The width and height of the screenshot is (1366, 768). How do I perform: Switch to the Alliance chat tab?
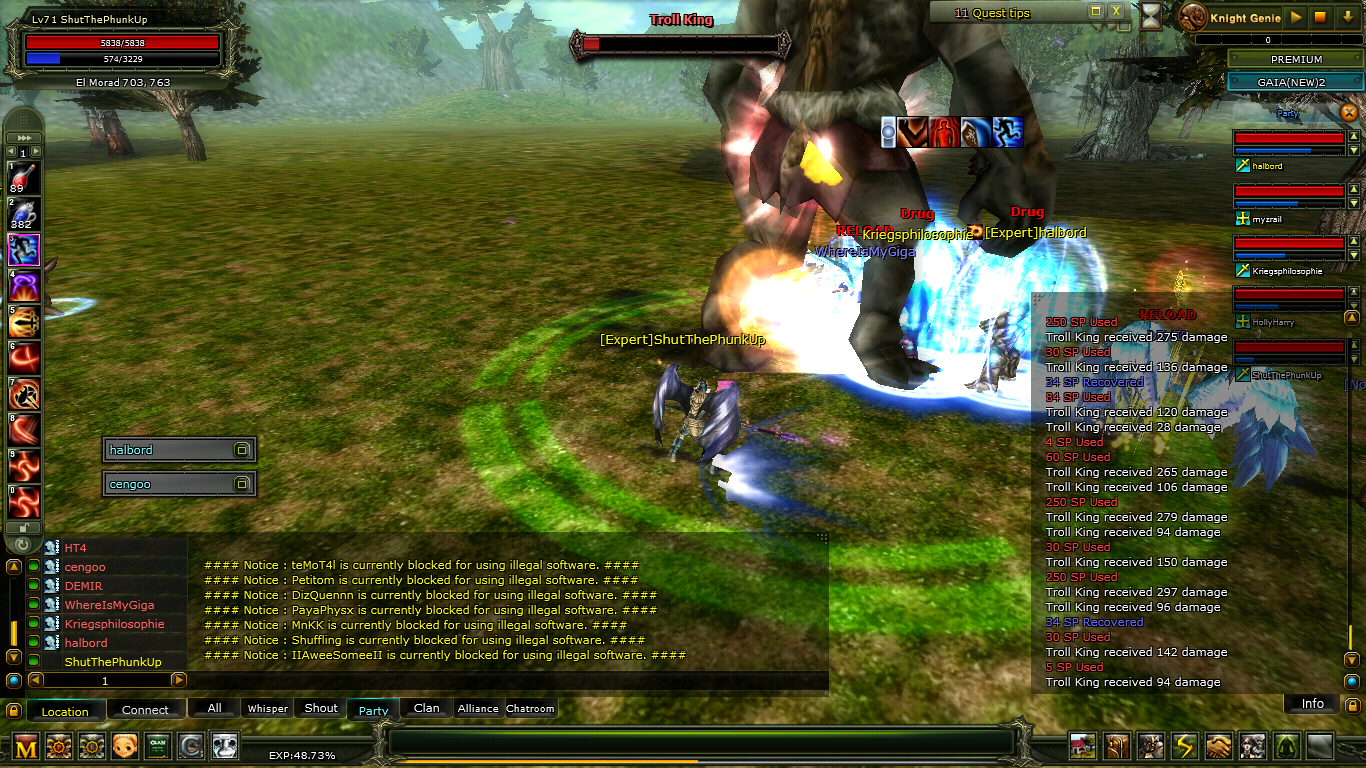pos(478,708)
